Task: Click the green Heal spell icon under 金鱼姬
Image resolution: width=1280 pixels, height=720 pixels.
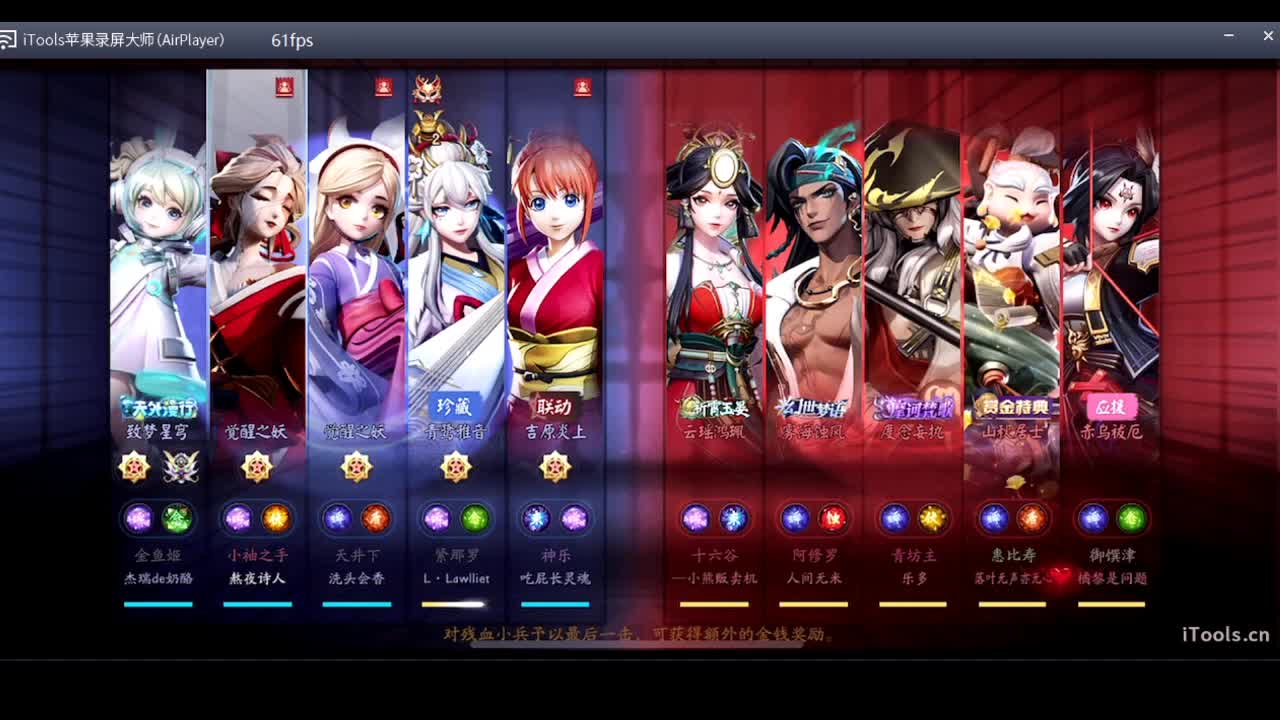Action: pyautogui.click(x=180, y=518)
